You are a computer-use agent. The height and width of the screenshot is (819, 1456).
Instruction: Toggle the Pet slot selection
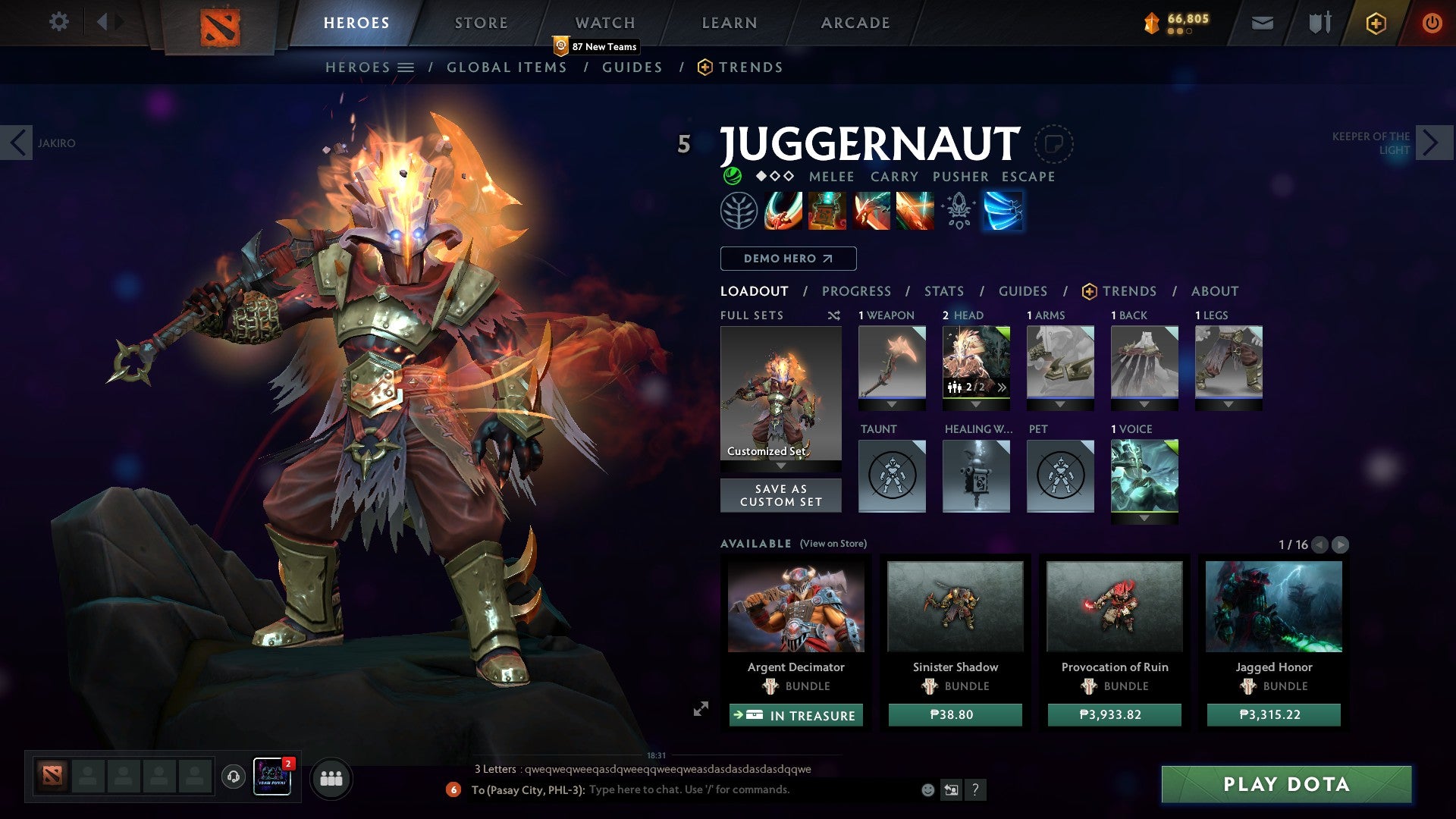[x=1060, y=476]
